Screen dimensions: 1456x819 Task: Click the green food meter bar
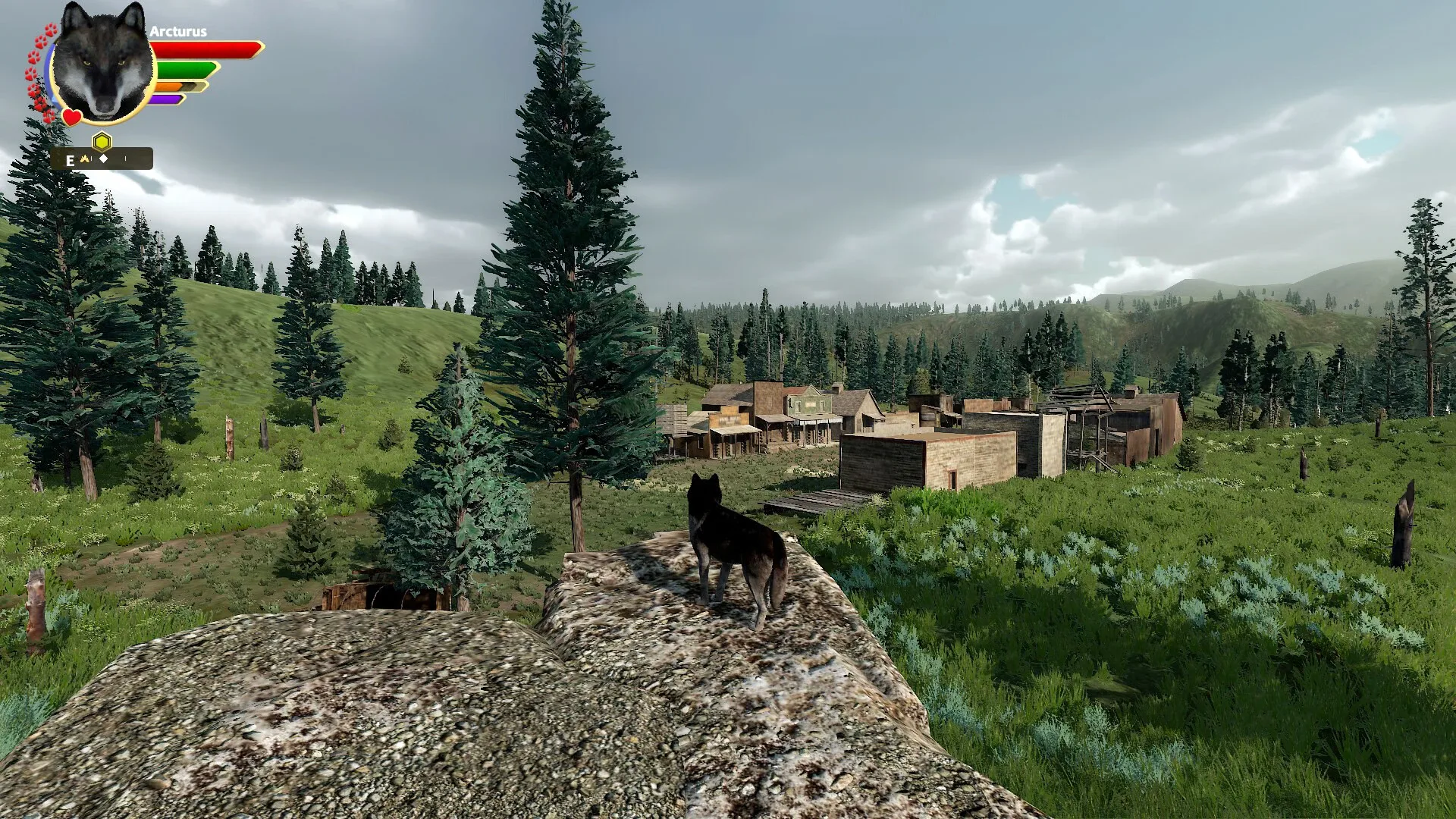pos(184,71)
